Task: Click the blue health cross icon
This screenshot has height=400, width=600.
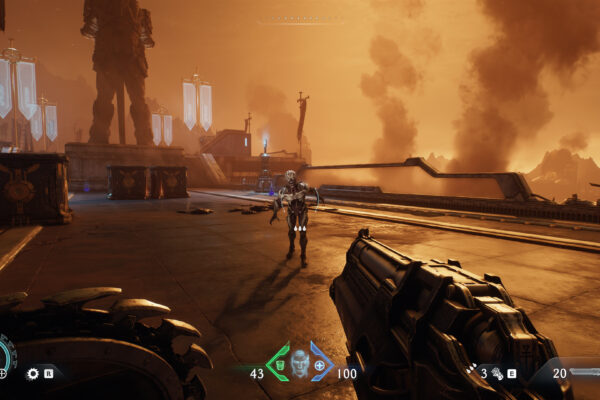Action: 320,365
